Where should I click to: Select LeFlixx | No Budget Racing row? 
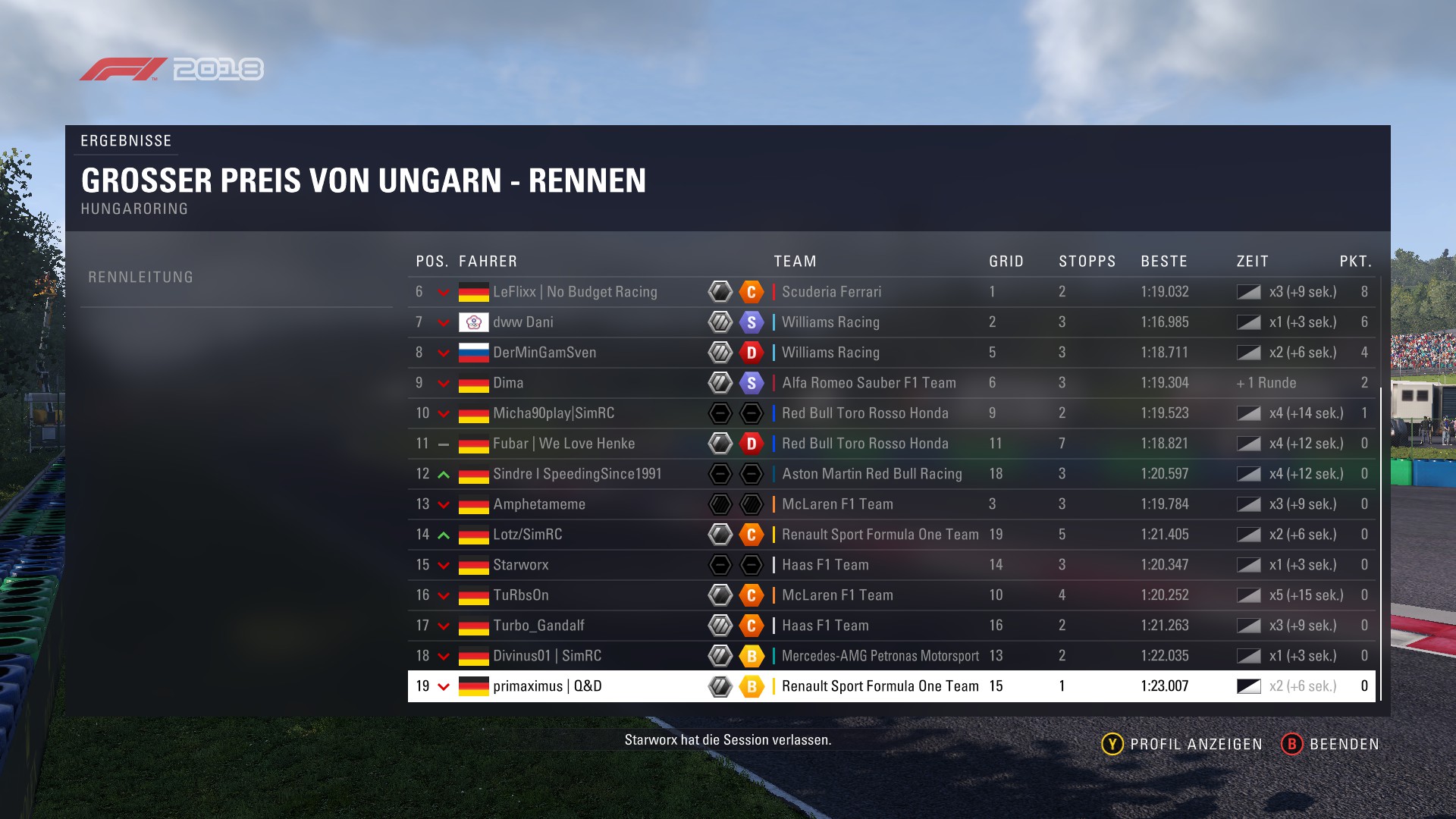[575, 292]
